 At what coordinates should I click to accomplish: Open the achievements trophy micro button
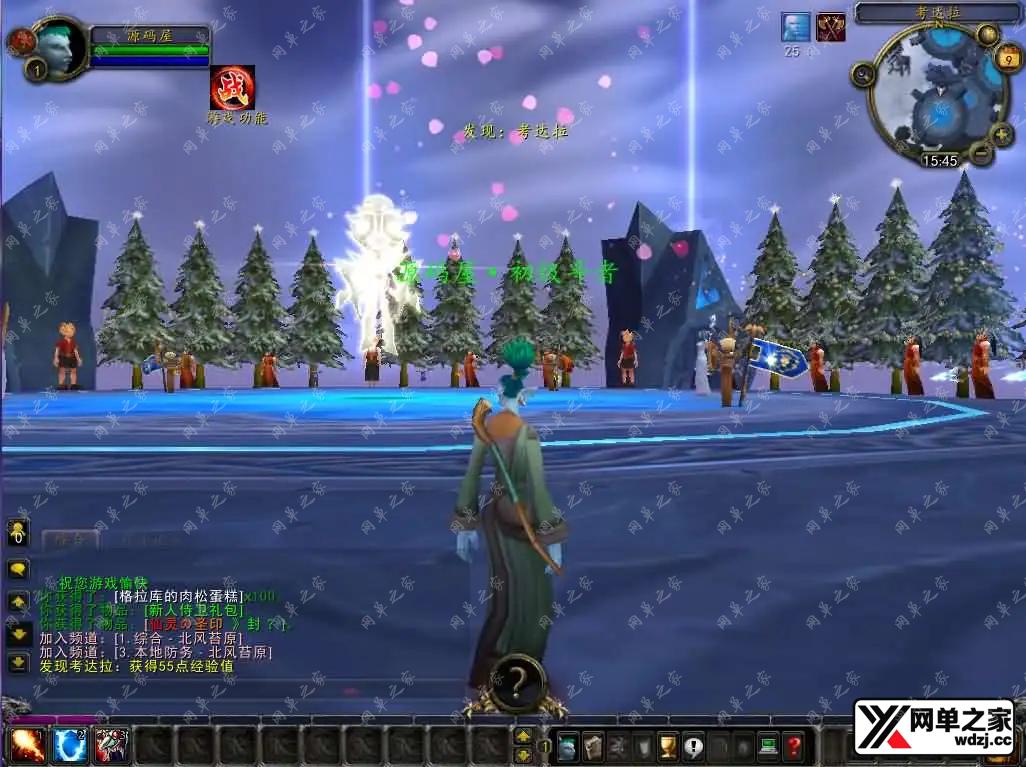(668, 746)
